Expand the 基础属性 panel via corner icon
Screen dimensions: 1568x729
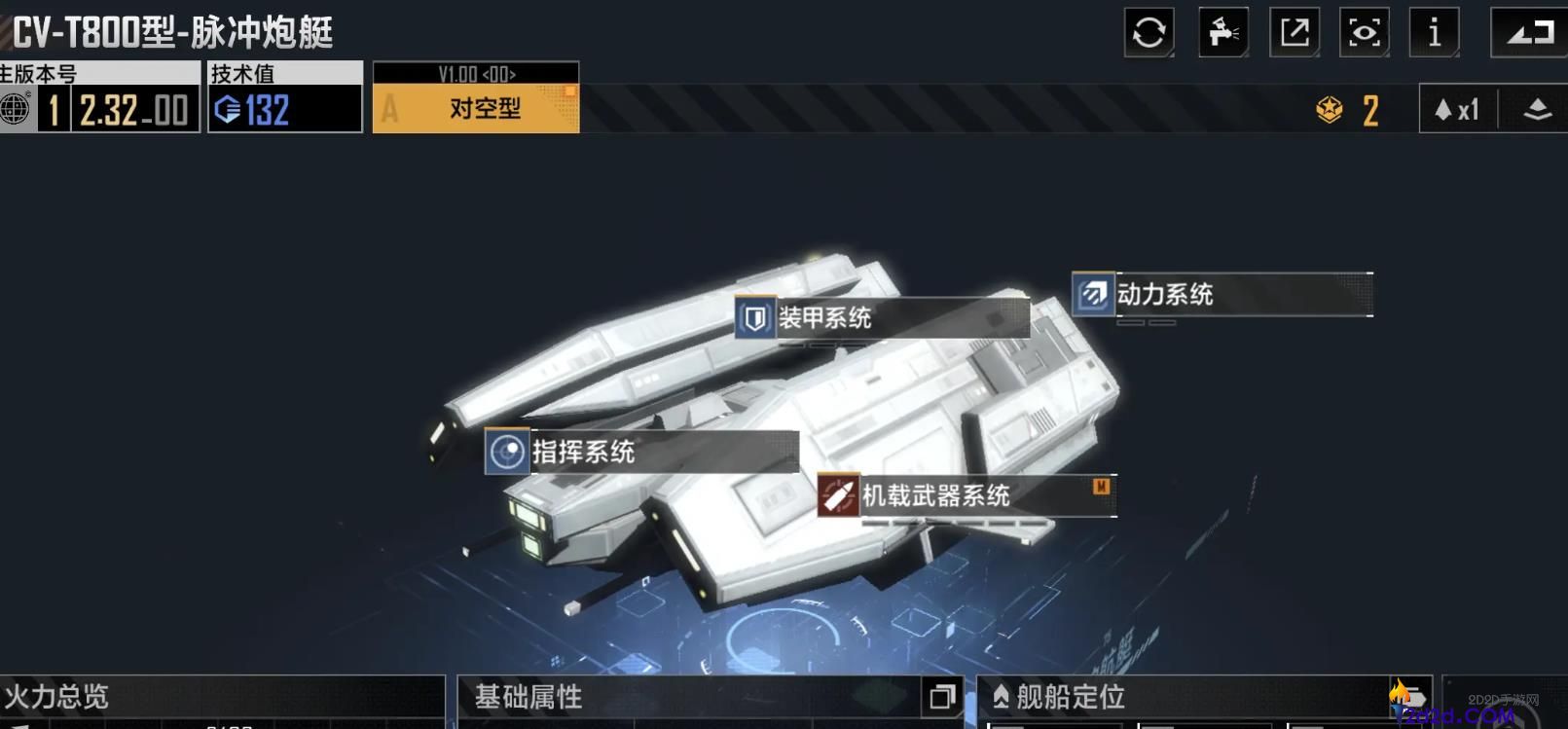[940, 697]
